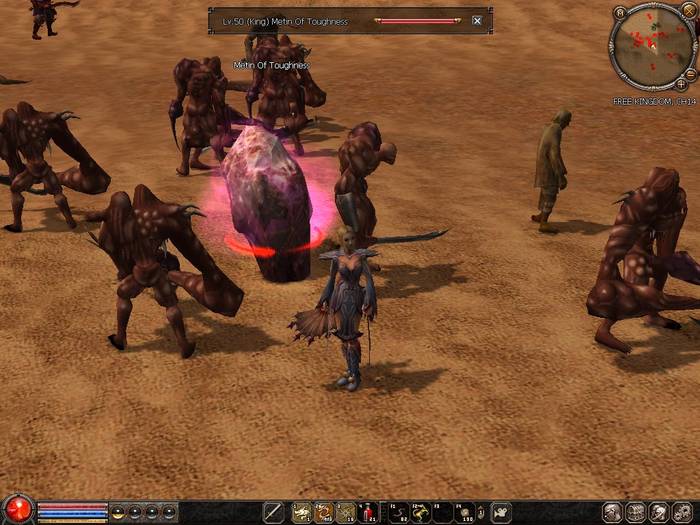Open the messenger friends button
The image size is (700, 525).
658,512
